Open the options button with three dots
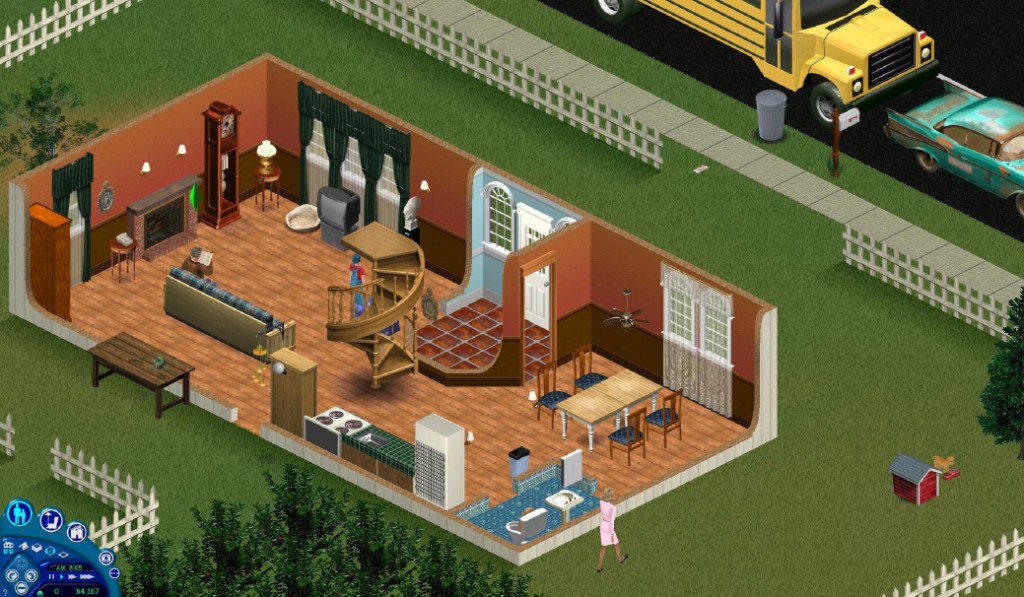 114,573
